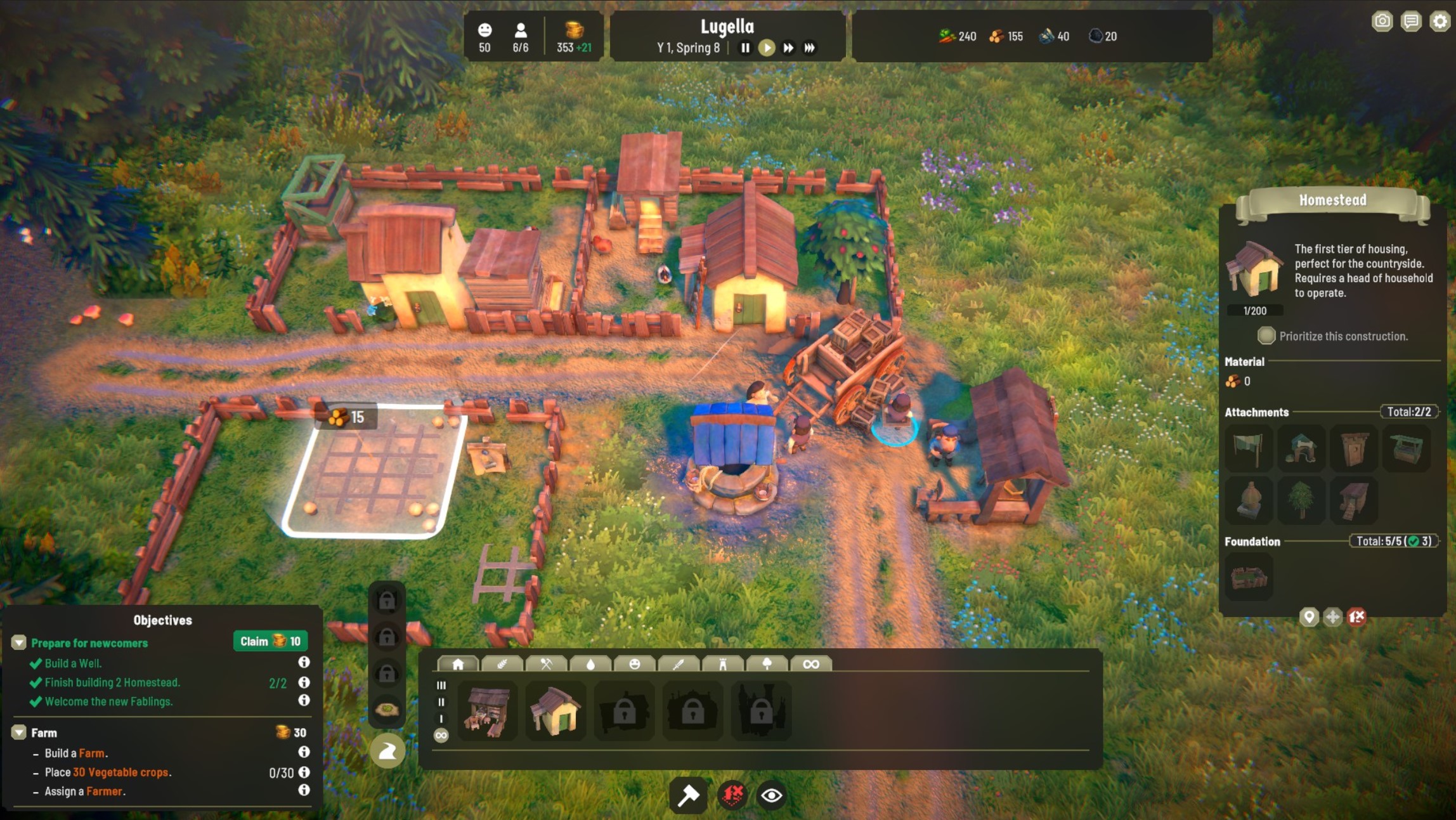This screenshot has height=820, width=1456.
Task: Toggle the eye visibility view
Action: tap(771, 795)
